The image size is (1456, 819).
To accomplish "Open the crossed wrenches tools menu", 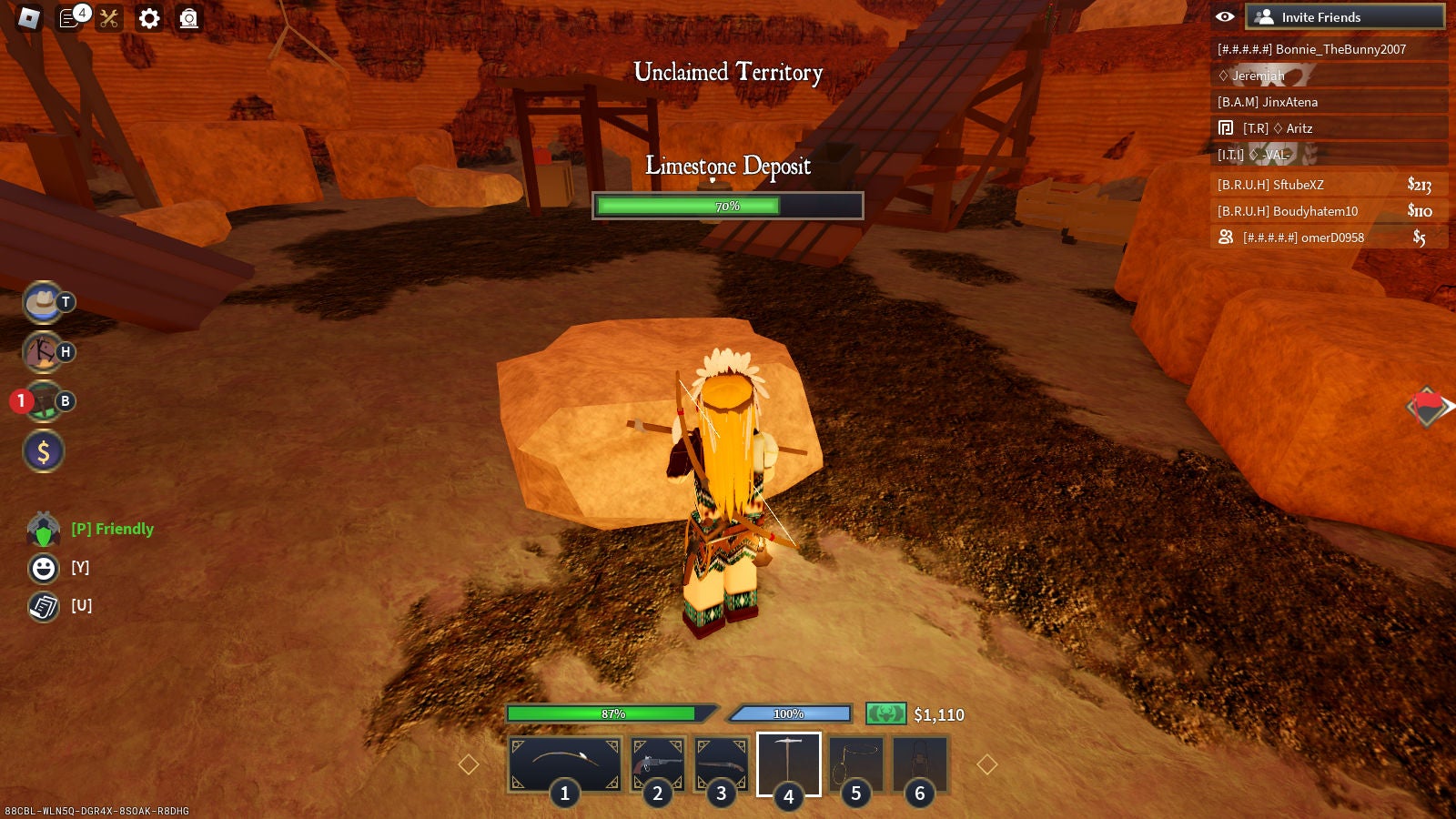I will [109, 18].
